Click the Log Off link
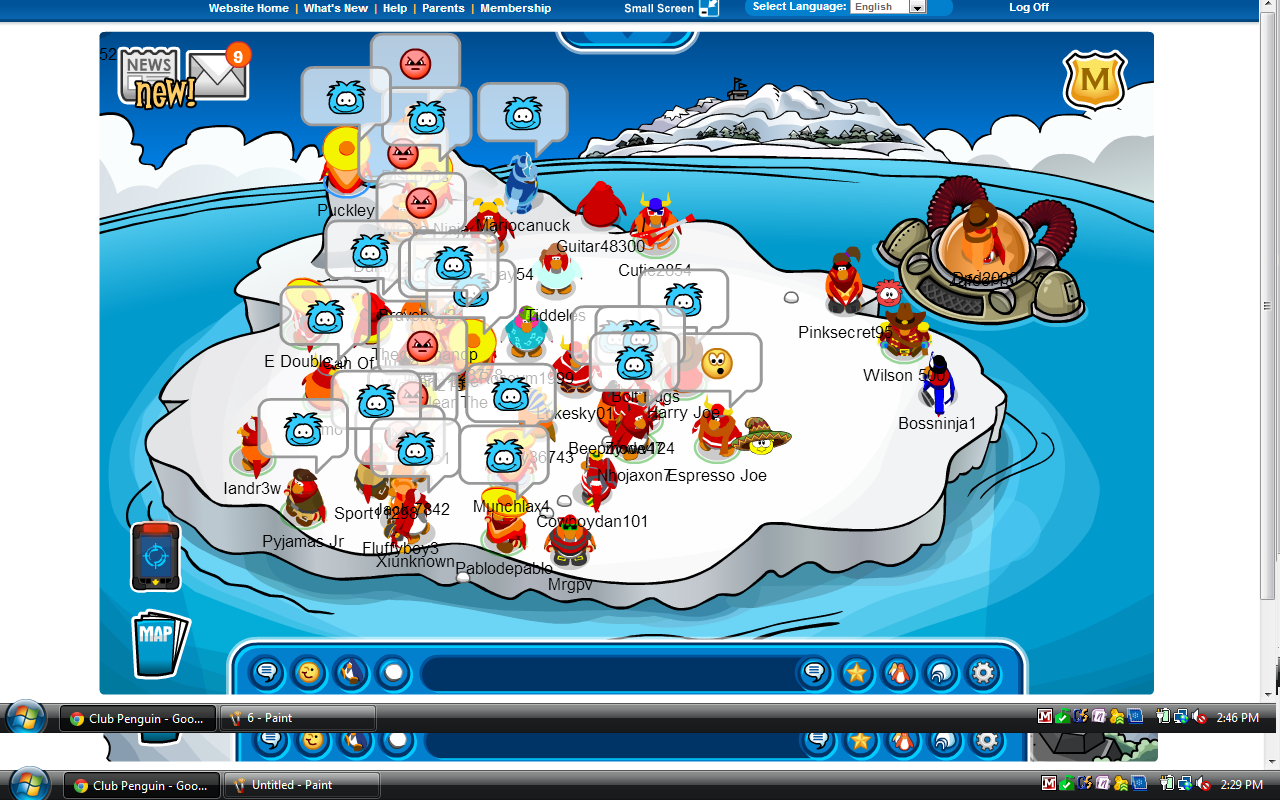This screenshot has height=800, width=1280. coord(1029,7)
